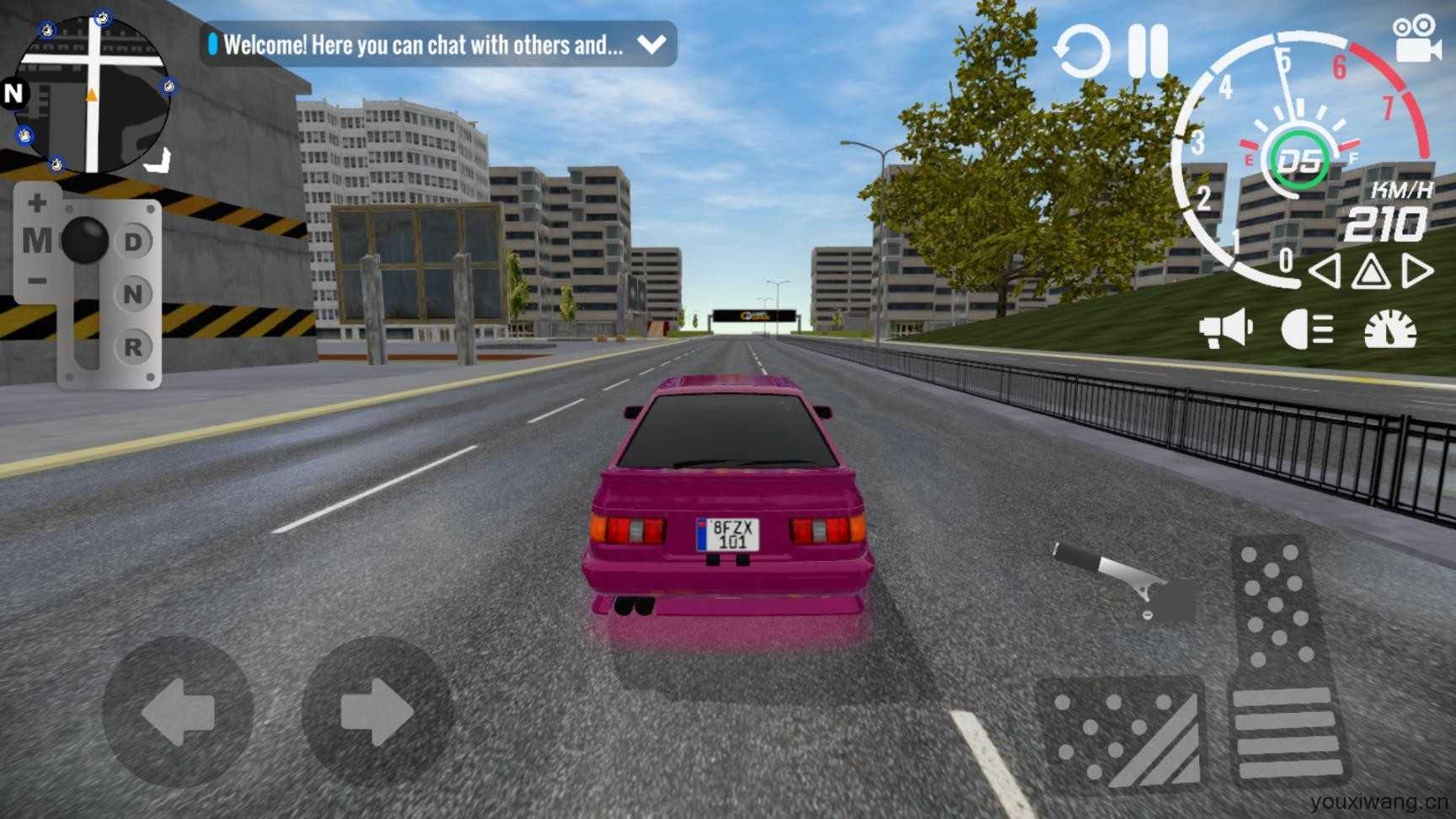1456x819 pixels.
Task: Toggle the hazard lights triangle
Action: pyautogui.click(x=1371, y=272)
